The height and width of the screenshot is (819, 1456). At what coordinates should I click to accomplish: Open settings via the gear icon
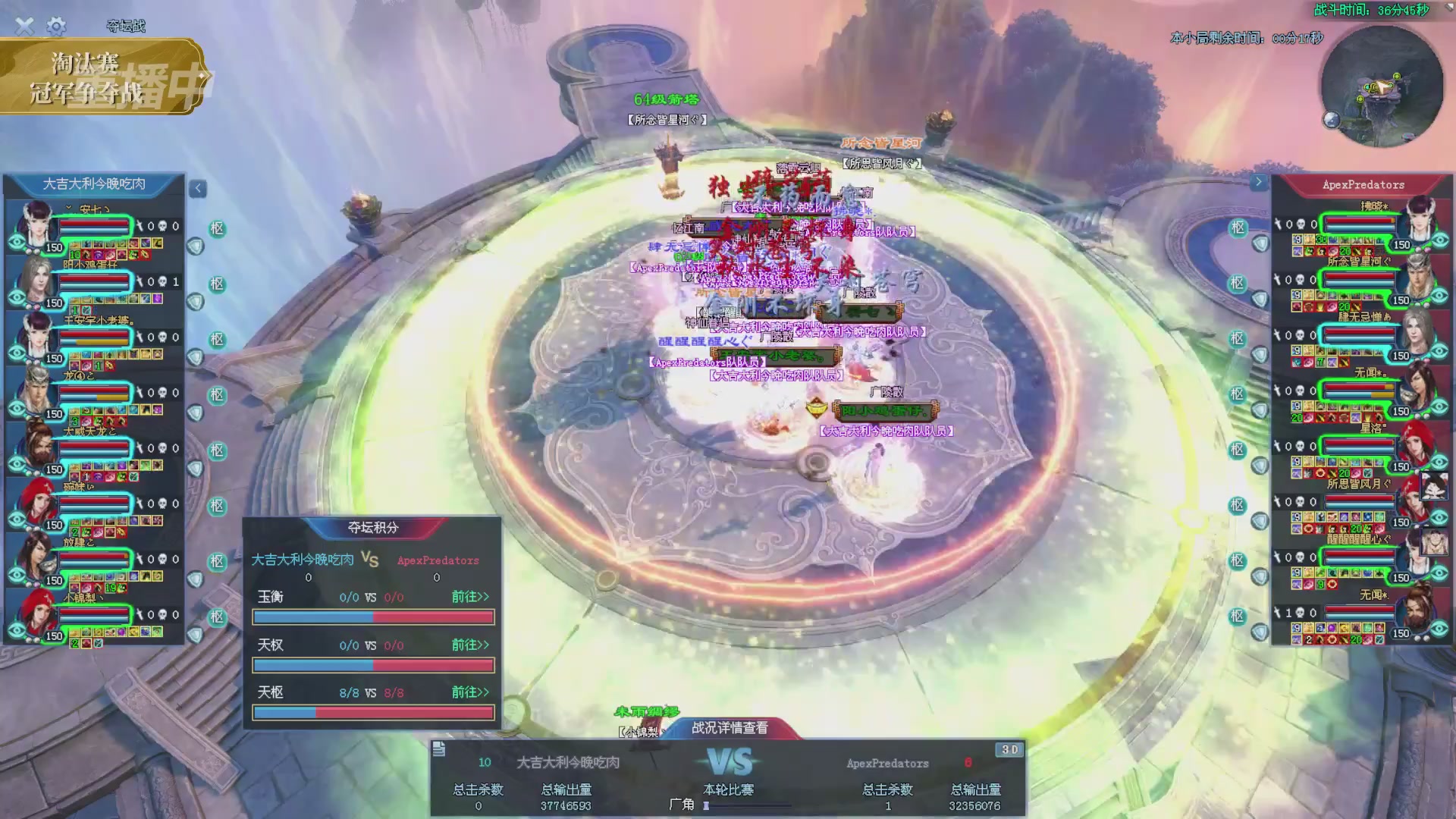[x=56, y=27]
